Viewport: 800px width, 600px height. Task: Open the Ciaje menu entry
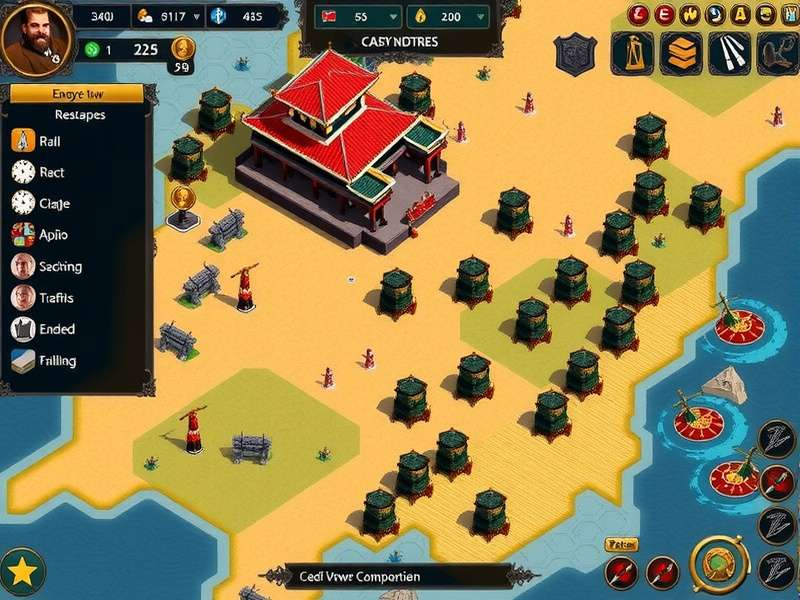tap(50, 204)
